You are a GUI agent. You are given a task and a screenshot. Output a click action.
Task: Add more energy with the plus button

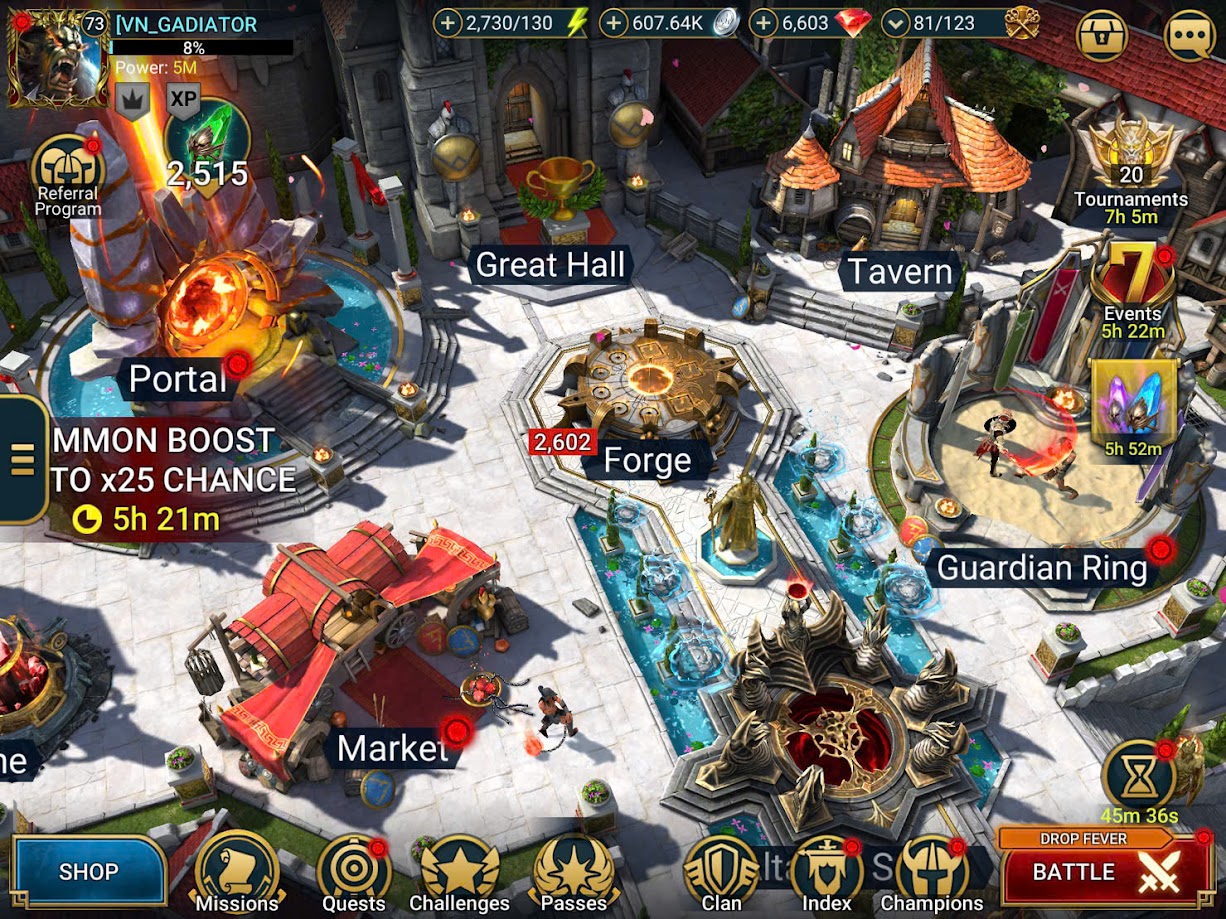448,23
